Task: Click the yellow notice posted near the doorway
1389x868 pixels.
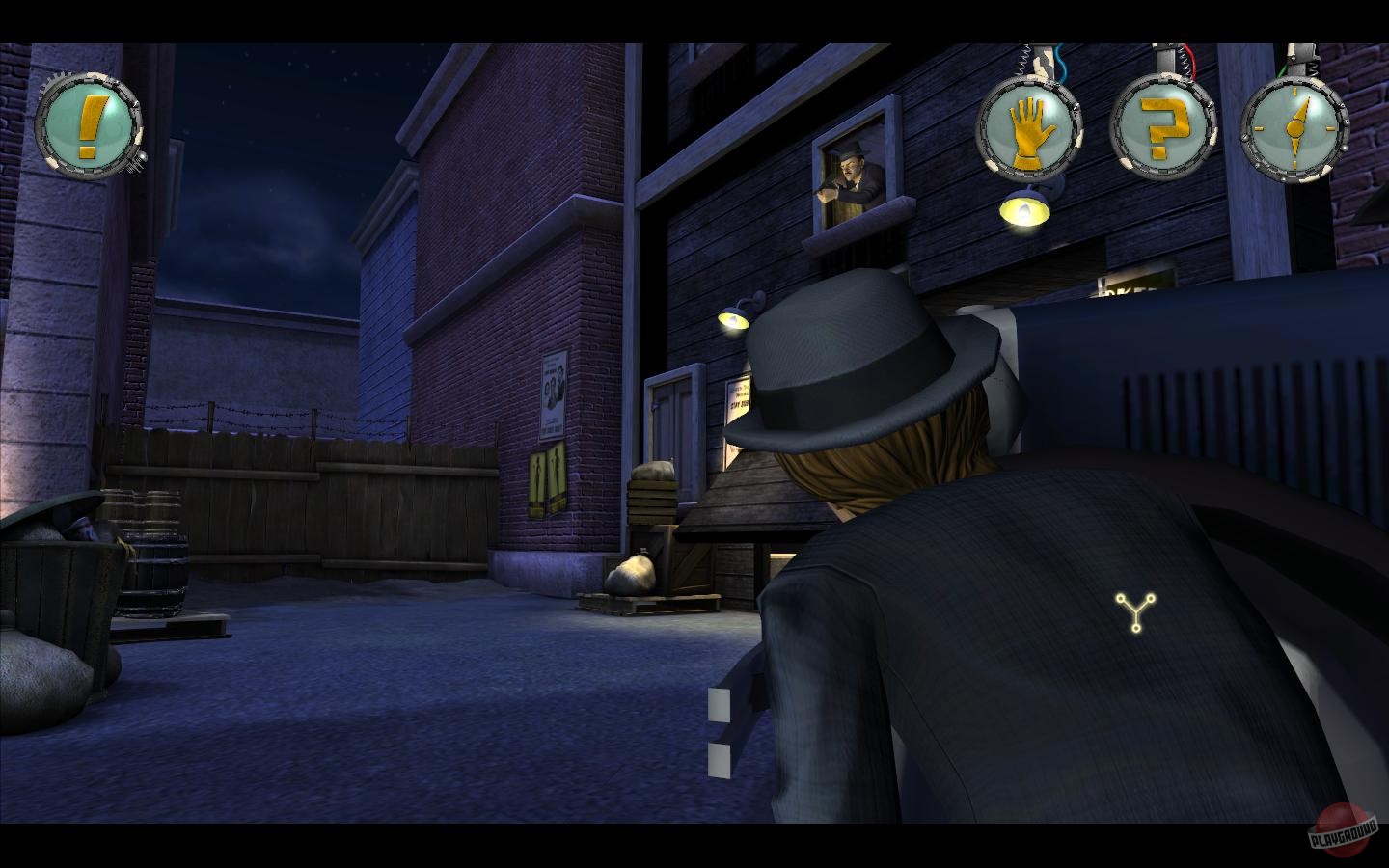Action: point(739,397)
